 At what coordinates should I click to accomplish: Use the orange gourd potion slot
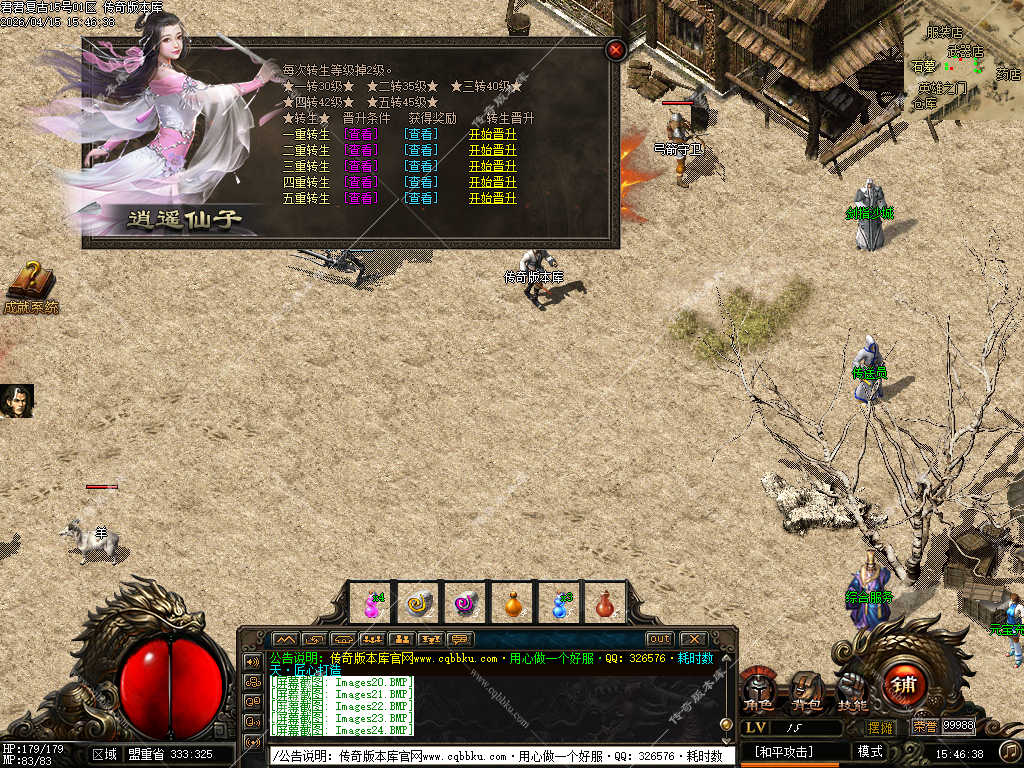[513, 603]
